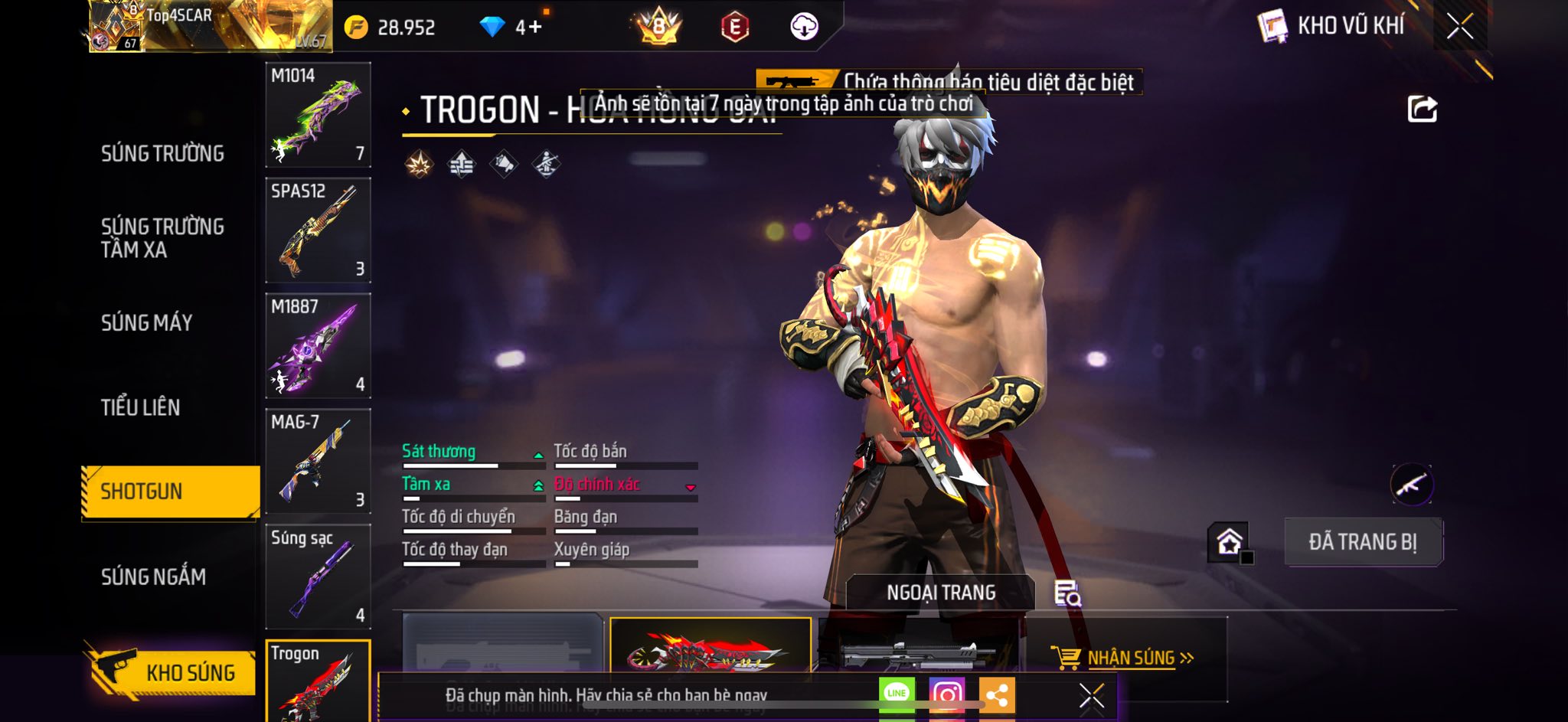Dismiss the screenshot share banner
Image resolution: width=1568 pixels, height=722 pixels.
coord(1091,696)
